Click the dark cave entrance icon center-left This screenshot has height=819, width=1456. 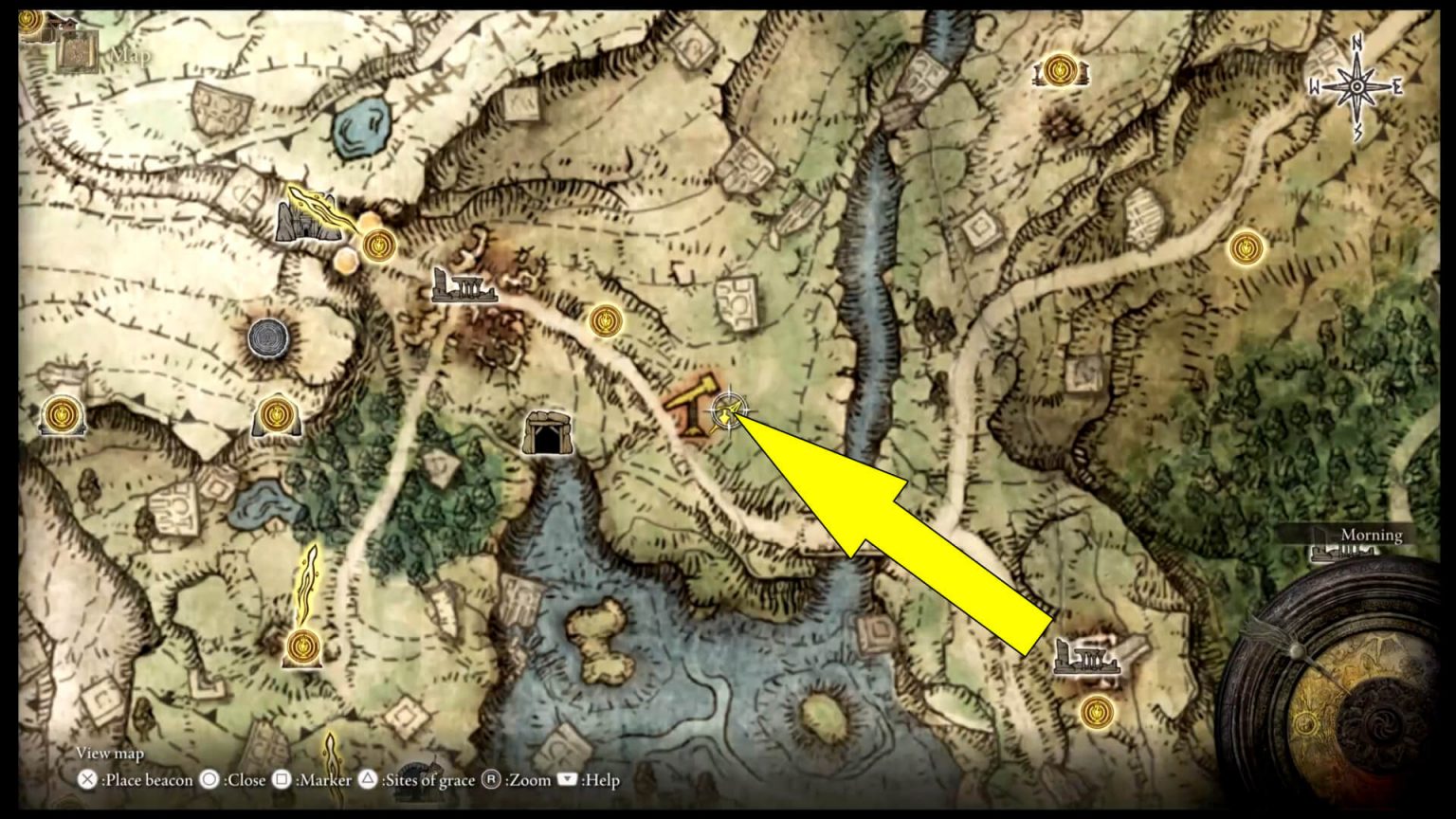pyautogui.click(x=549, y=434)
